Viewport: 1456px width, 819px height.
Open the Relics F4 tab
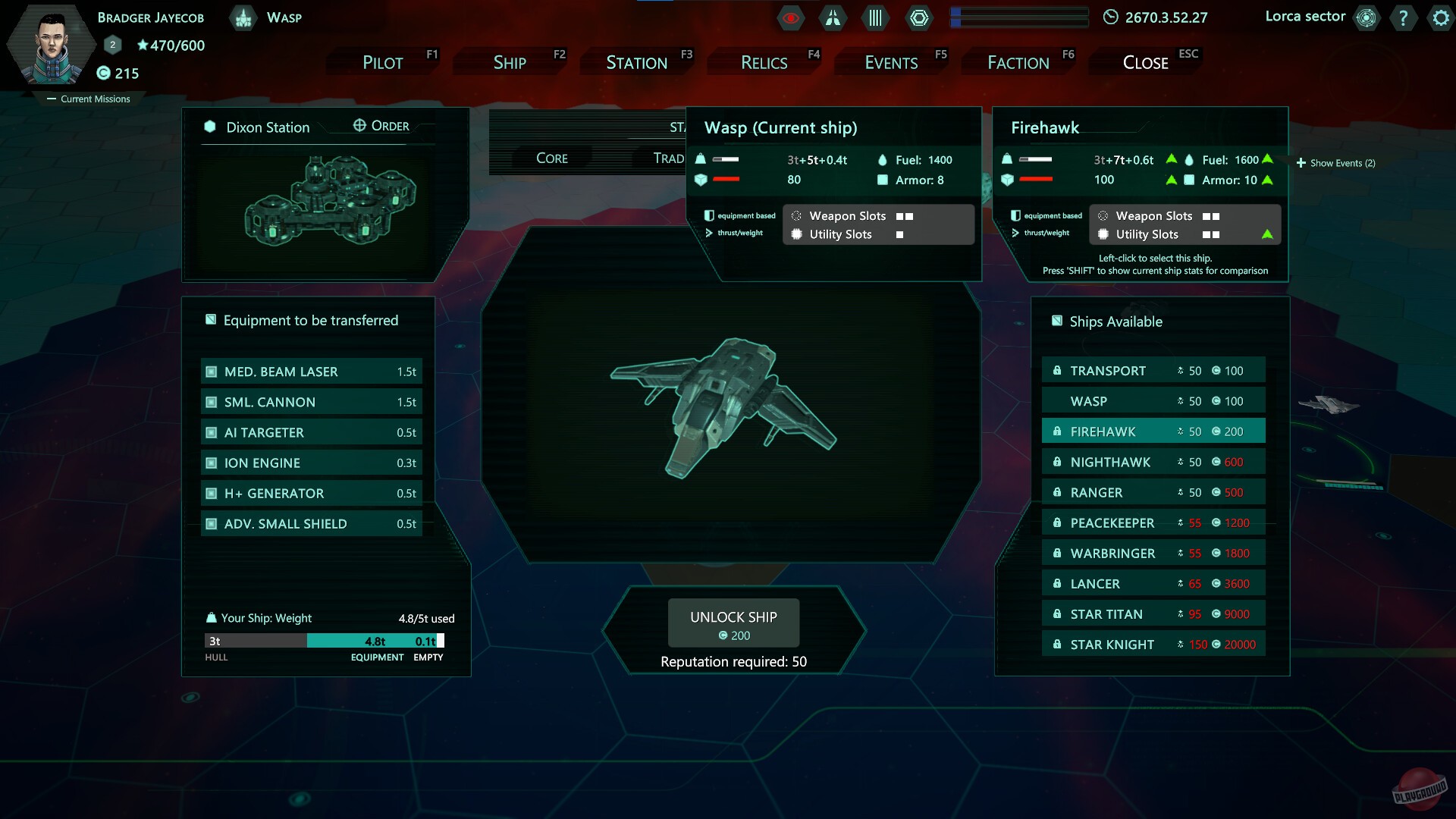(764, 62)
